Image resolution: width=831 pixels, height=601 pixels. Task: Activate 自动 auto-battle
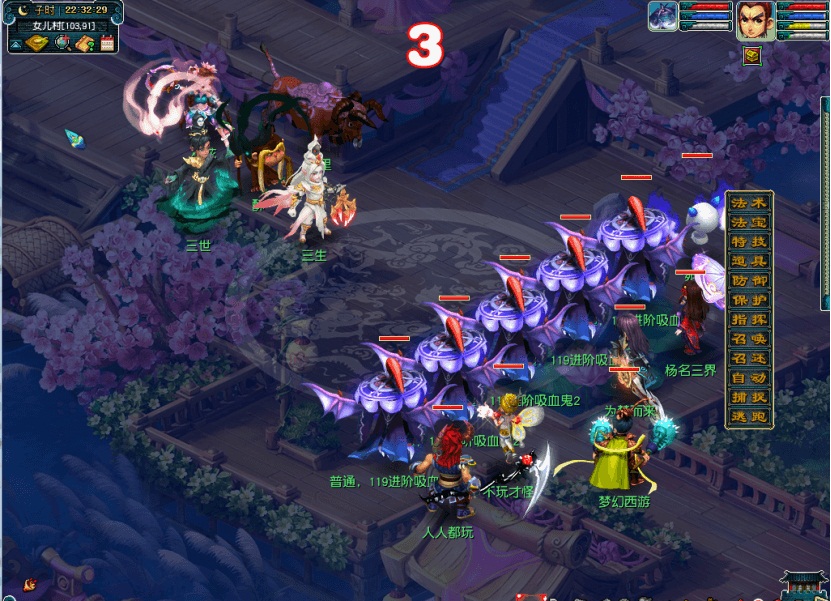751,378
